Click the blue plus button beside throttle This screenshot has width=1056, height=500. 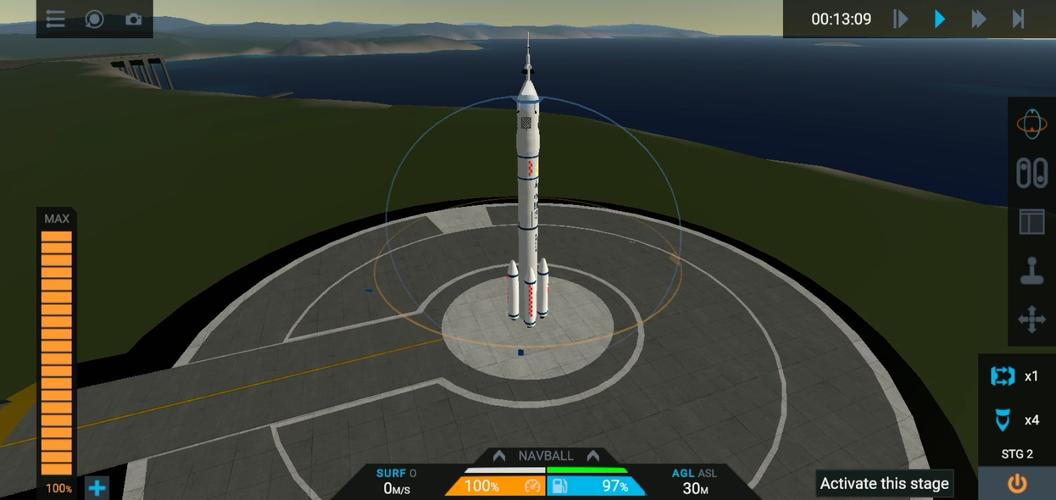tap(97, 488)
